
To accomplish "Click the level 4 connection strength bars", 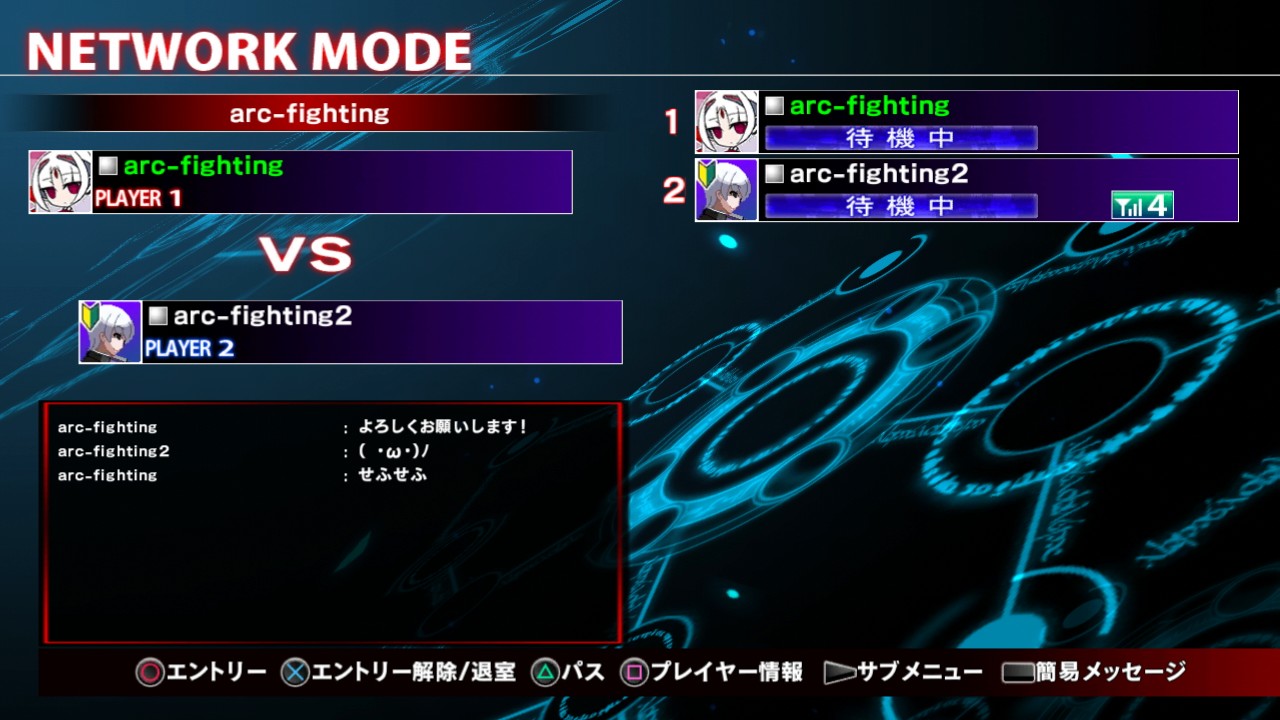I will tap(1143, 204).
